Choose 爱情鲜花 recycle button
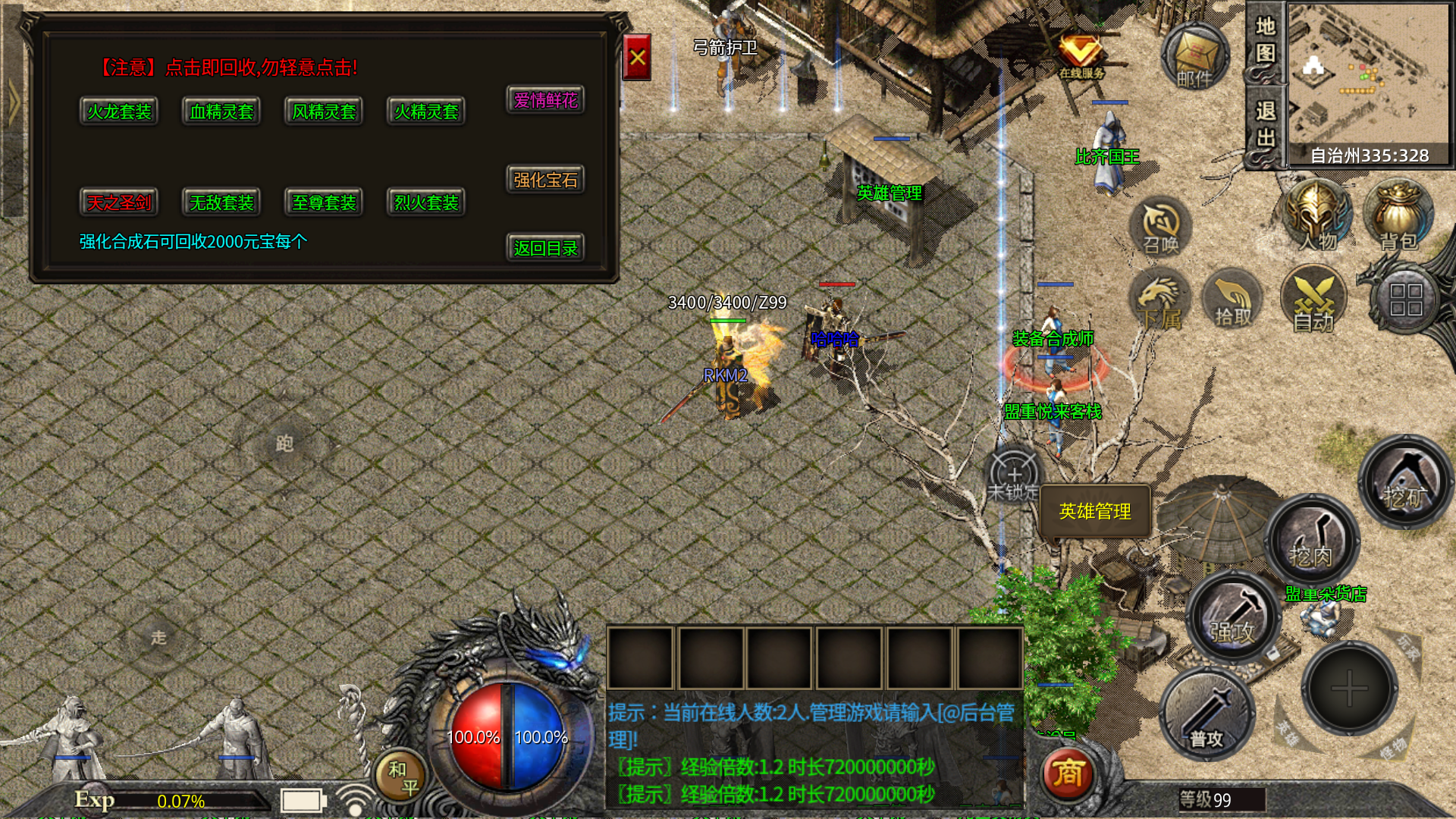This screenshot has width=1456, height=819. (545, 100)
